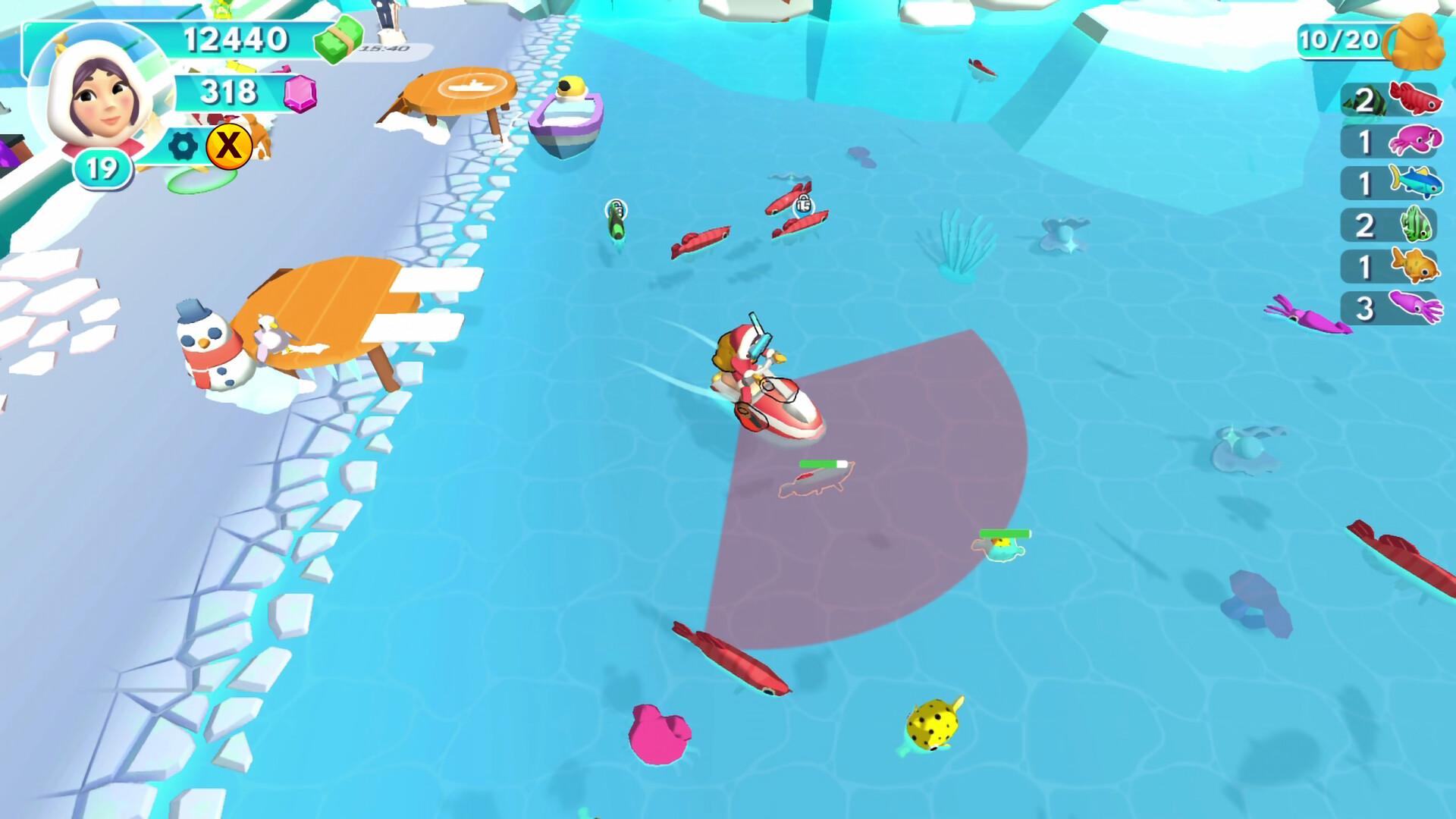Select the green striped fish icon with count 2
This screenshot has width=1456, height=819.
pos(1417,221)
